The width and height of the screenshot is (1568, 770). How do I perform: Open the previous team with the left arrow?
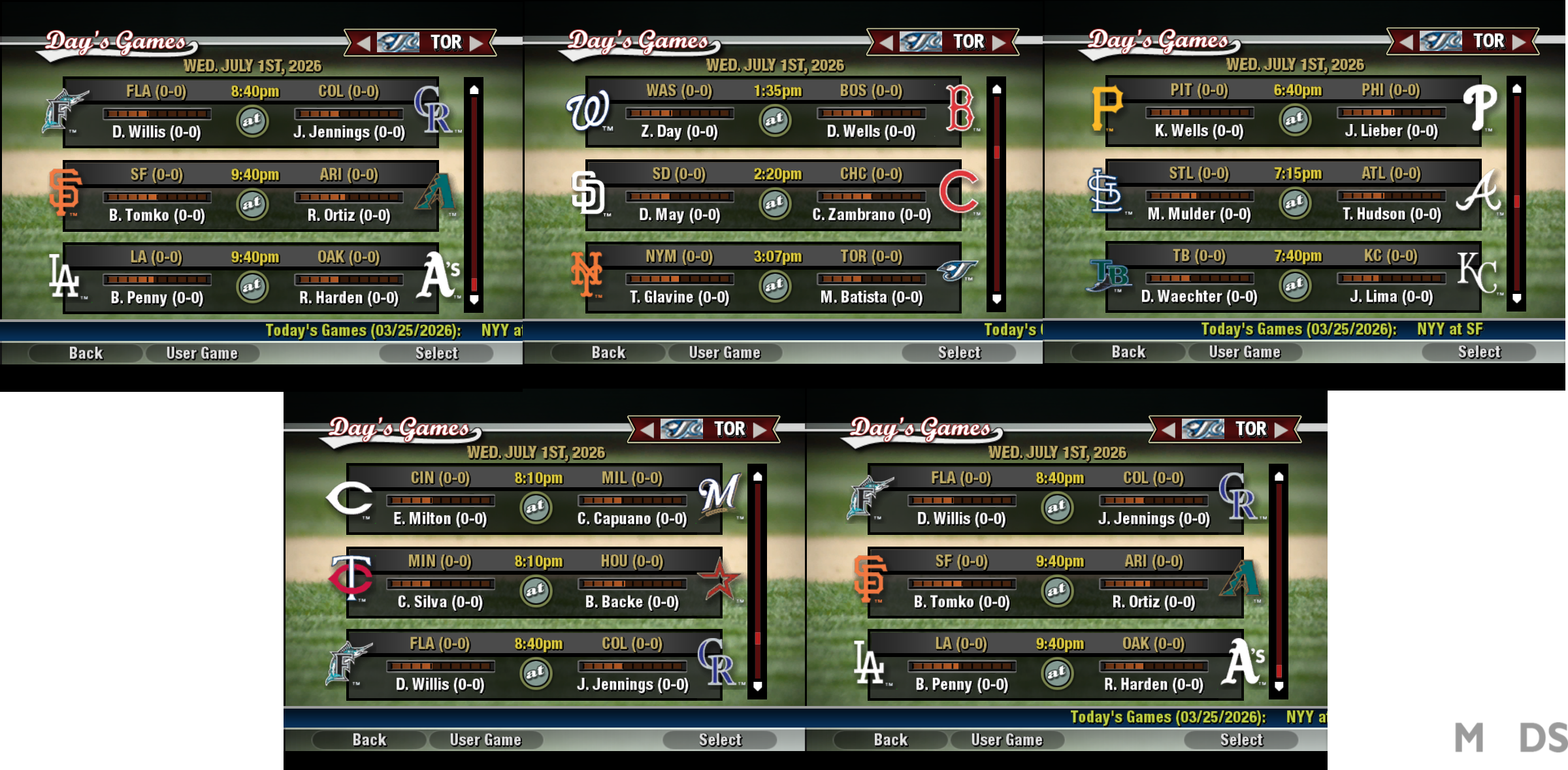pyautogui.click(x=365, y=41)
